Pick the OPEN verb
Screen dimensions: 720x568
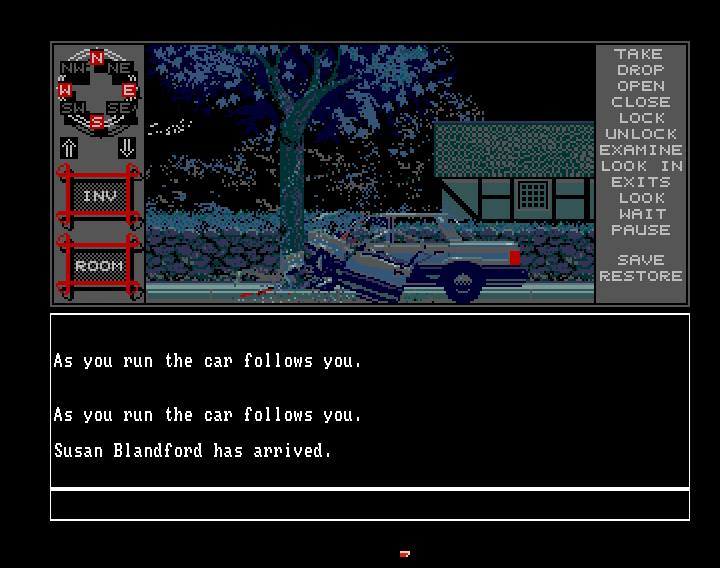pos(640,86)
